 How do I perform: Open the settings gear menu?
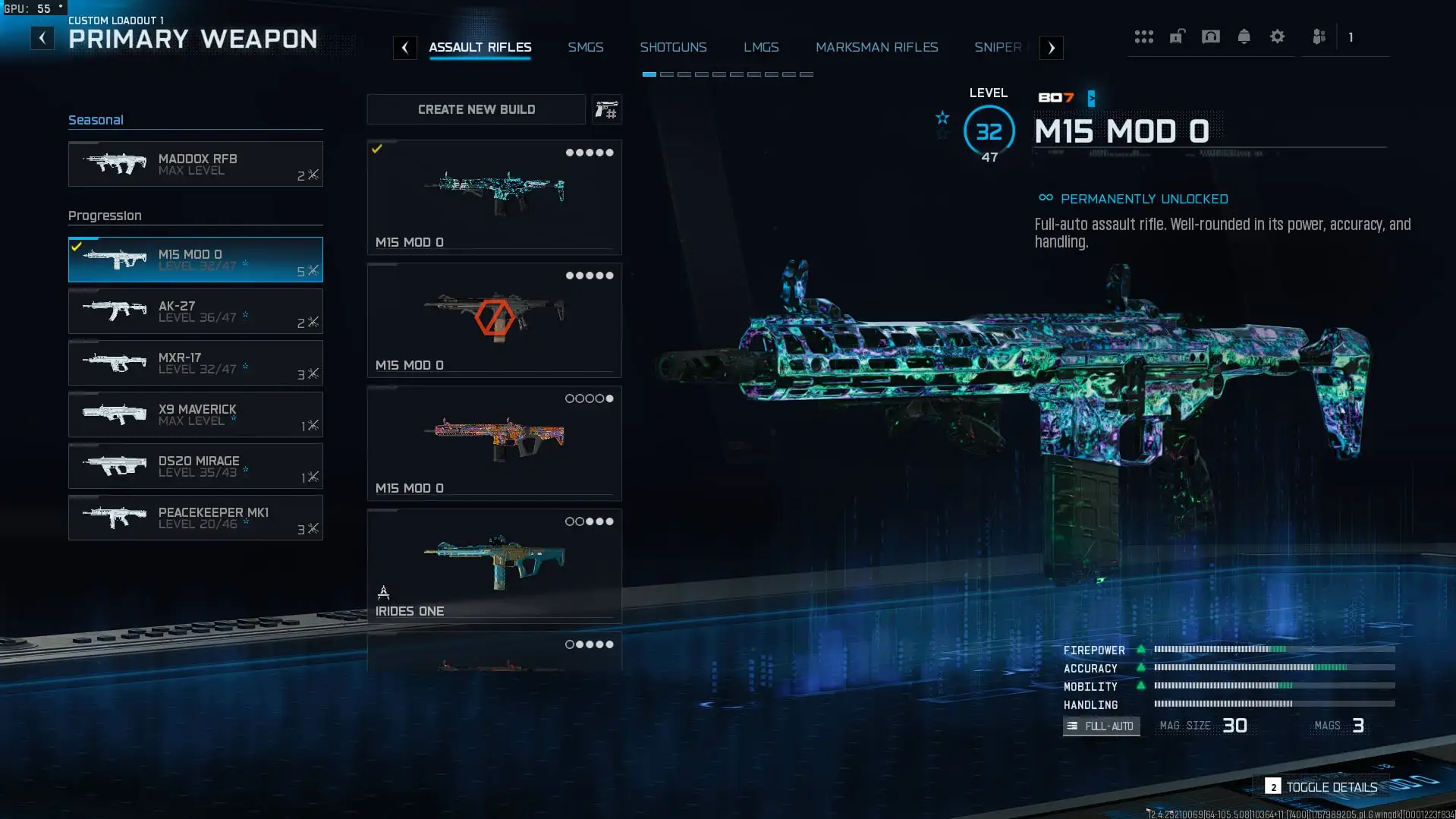point(1278,36)
